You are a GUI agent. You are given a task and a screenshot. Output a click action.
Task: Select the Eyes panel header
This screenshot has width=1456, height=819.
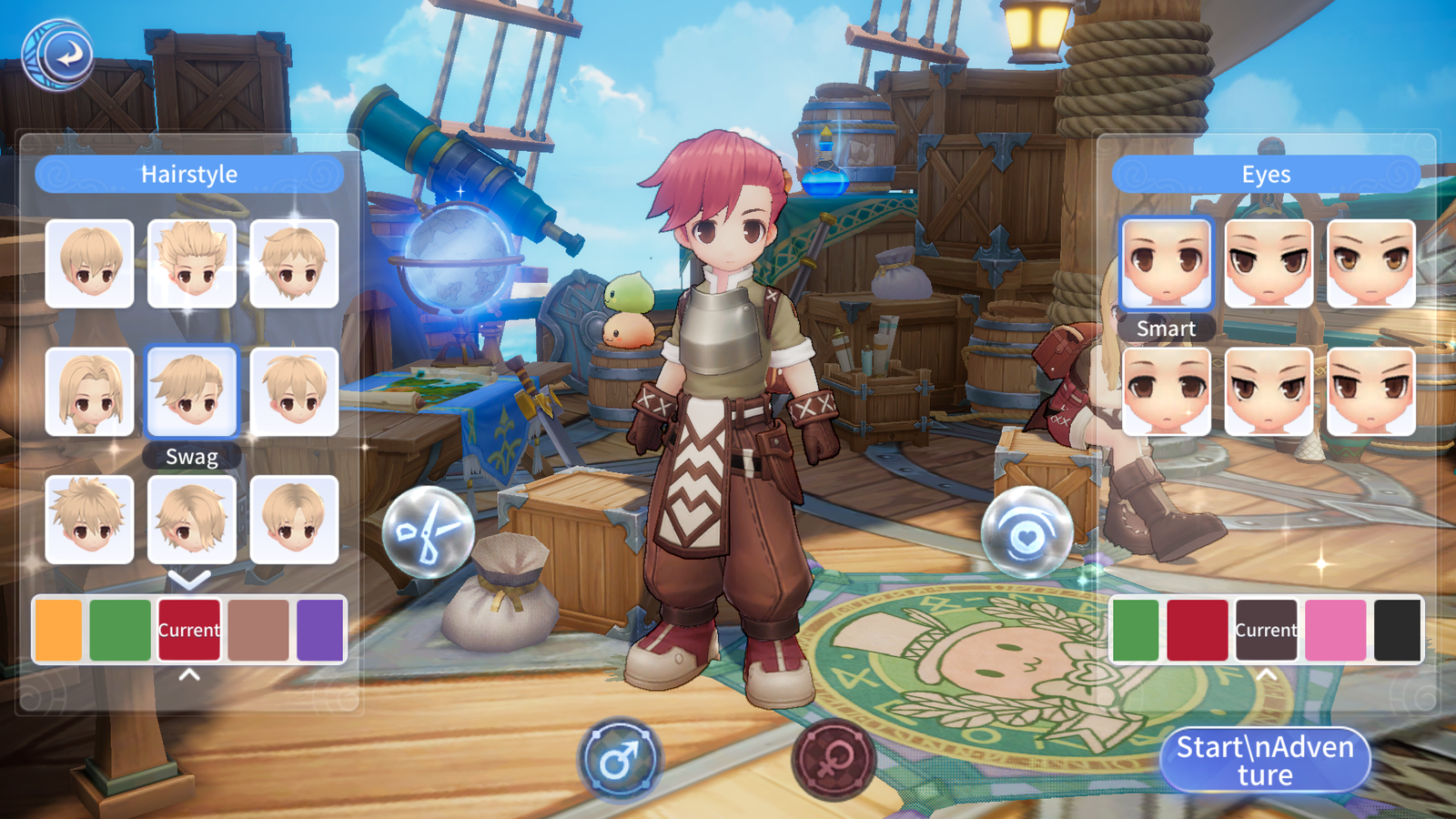(x=1266, y=174)
